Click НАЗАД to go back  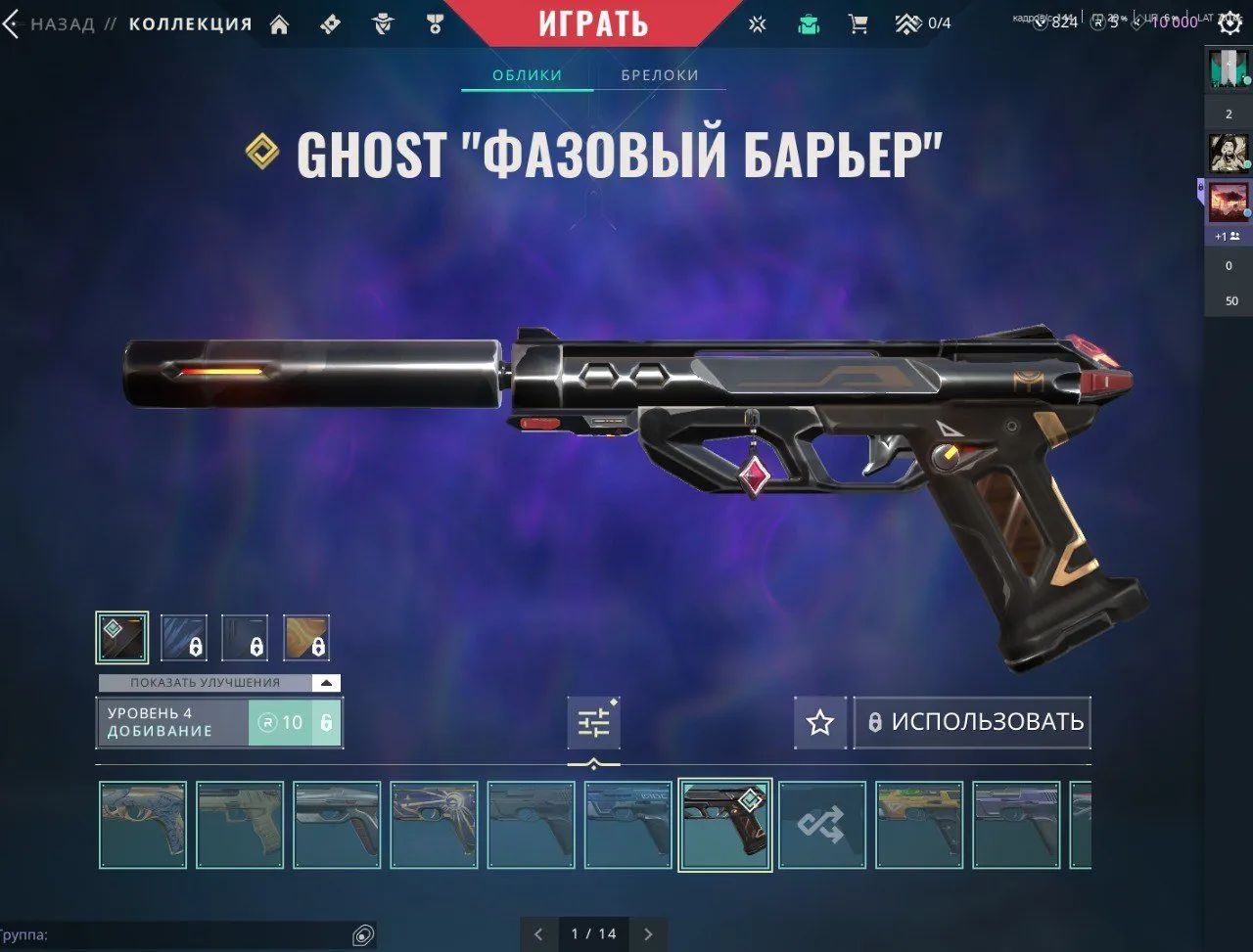tap(64, 23)
